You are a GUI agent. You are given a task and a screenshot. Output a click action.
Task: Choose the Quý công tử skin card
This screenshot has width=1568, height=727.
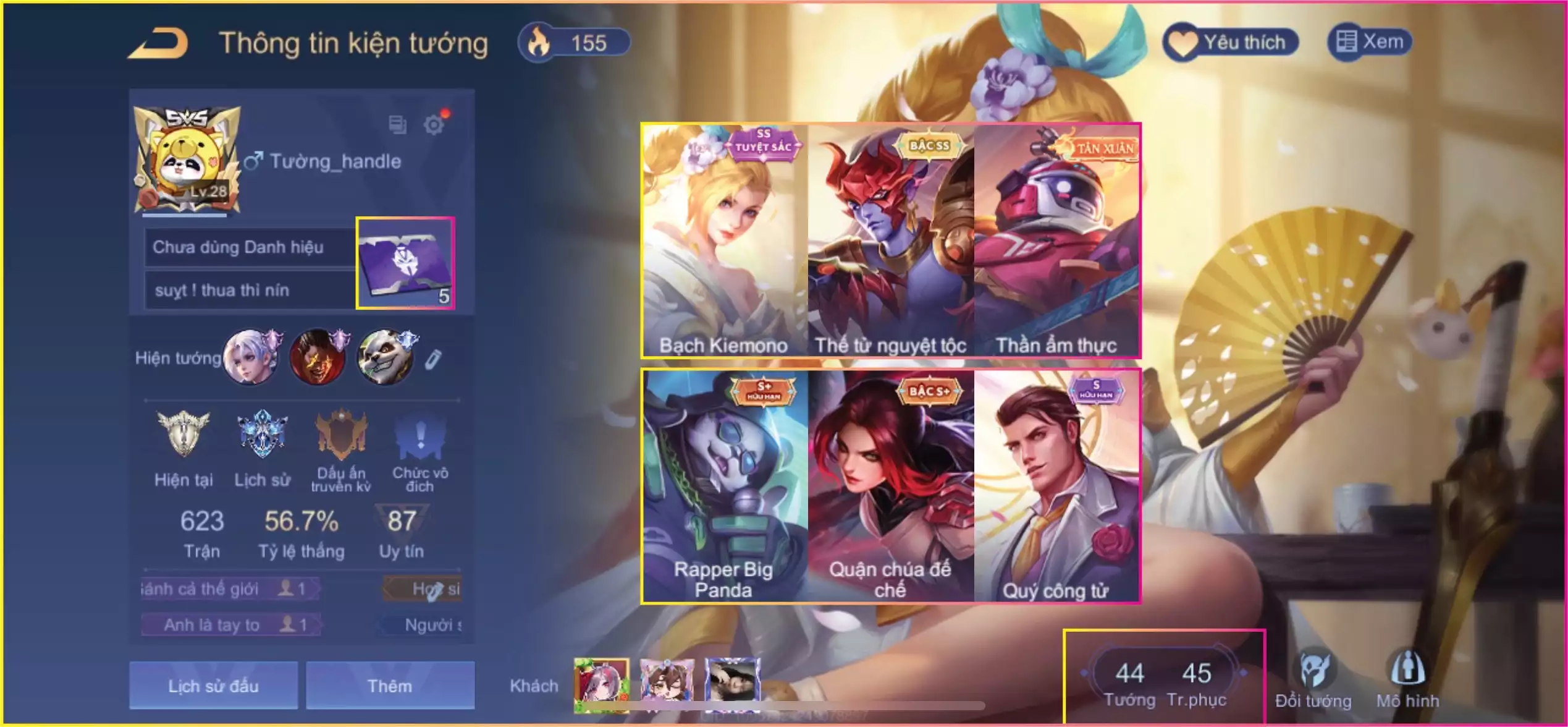coord(1057,486)
